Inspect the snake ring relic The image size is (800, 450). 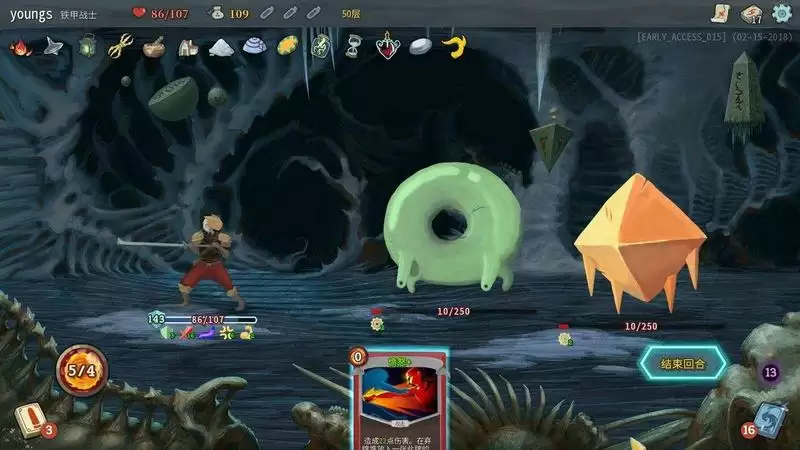pyautogui.click(x=320, y=46)
